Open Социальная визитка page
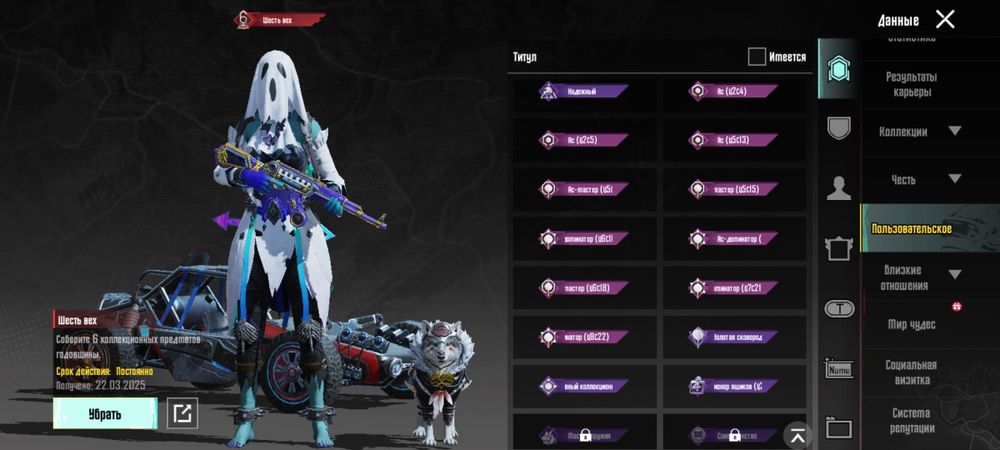Screen dimensions: 1000x450 tap(910, 372)
